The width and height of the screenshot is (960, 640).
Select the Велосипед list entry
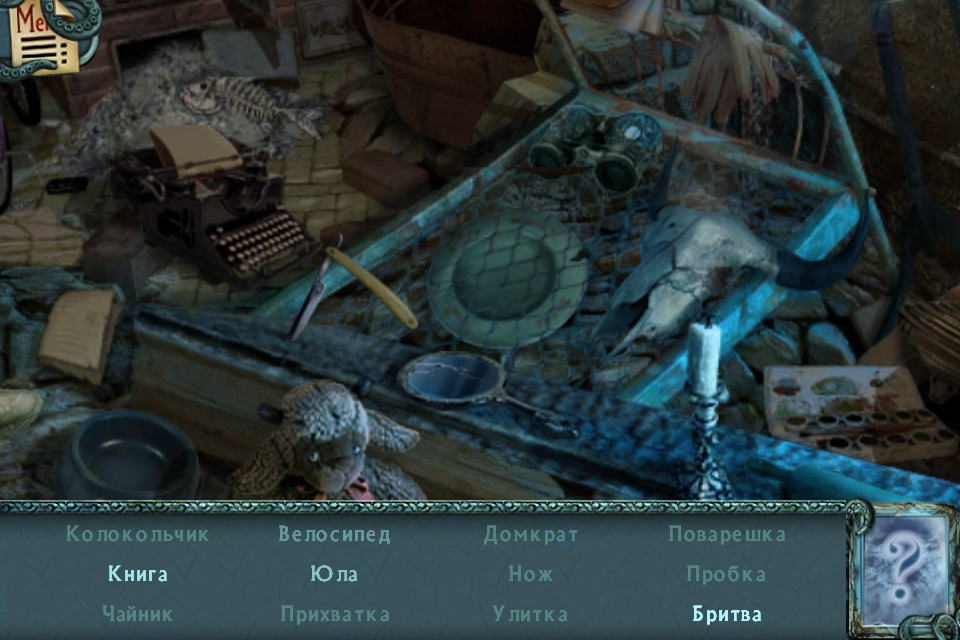tap(334, 534)
